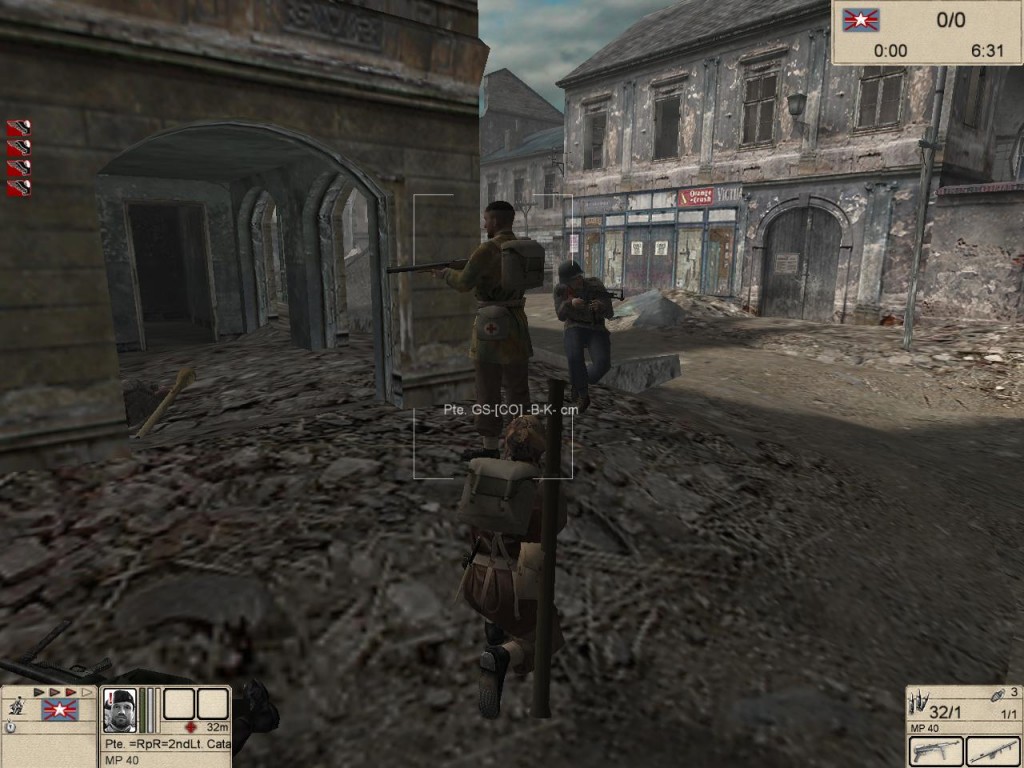The height and width of the screenshot is (768, 1024).
Task: Click the team flag in bottom-left panel
Action: [x=59, y=710]
